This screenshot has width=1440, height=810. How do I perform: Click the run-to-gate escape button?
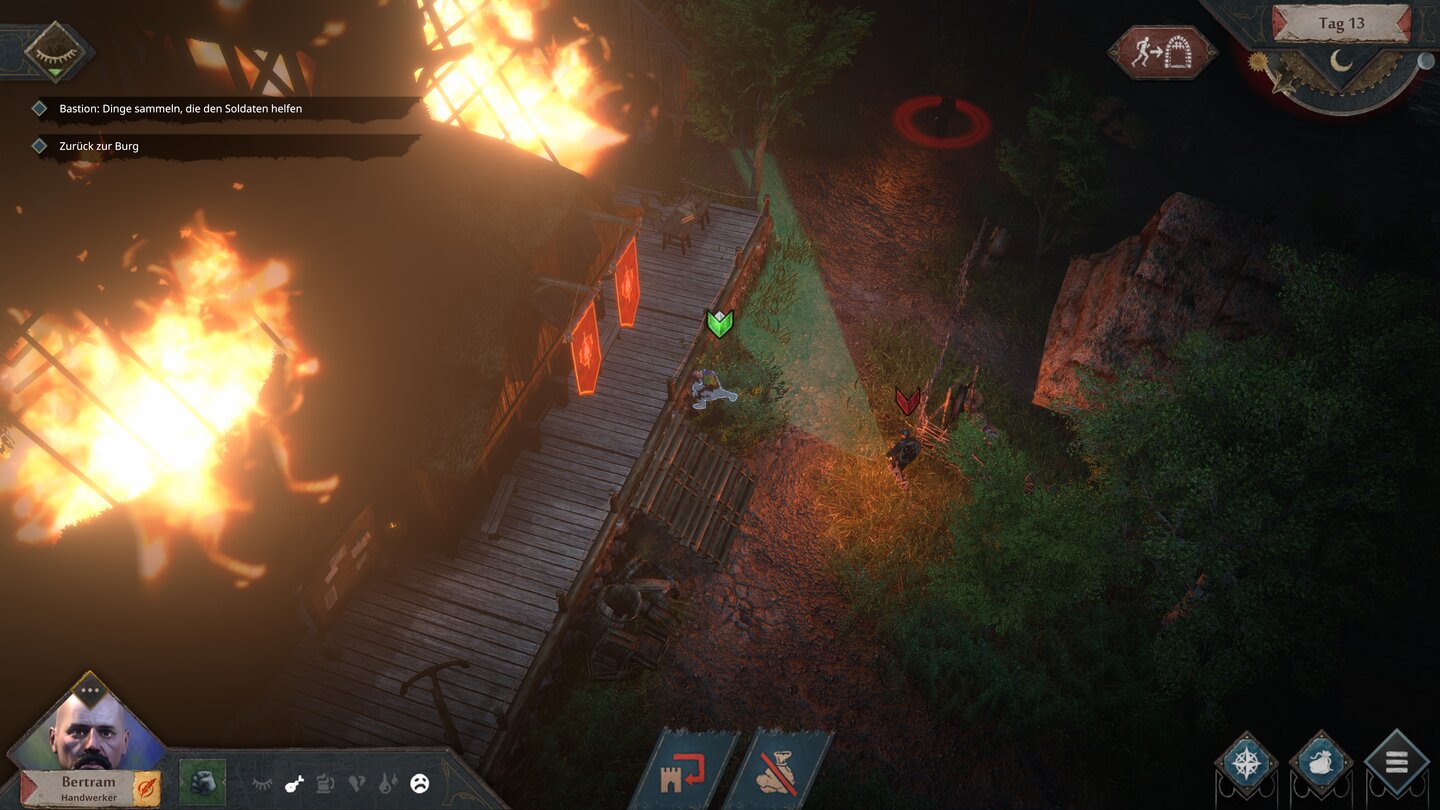coord(1162,52)
